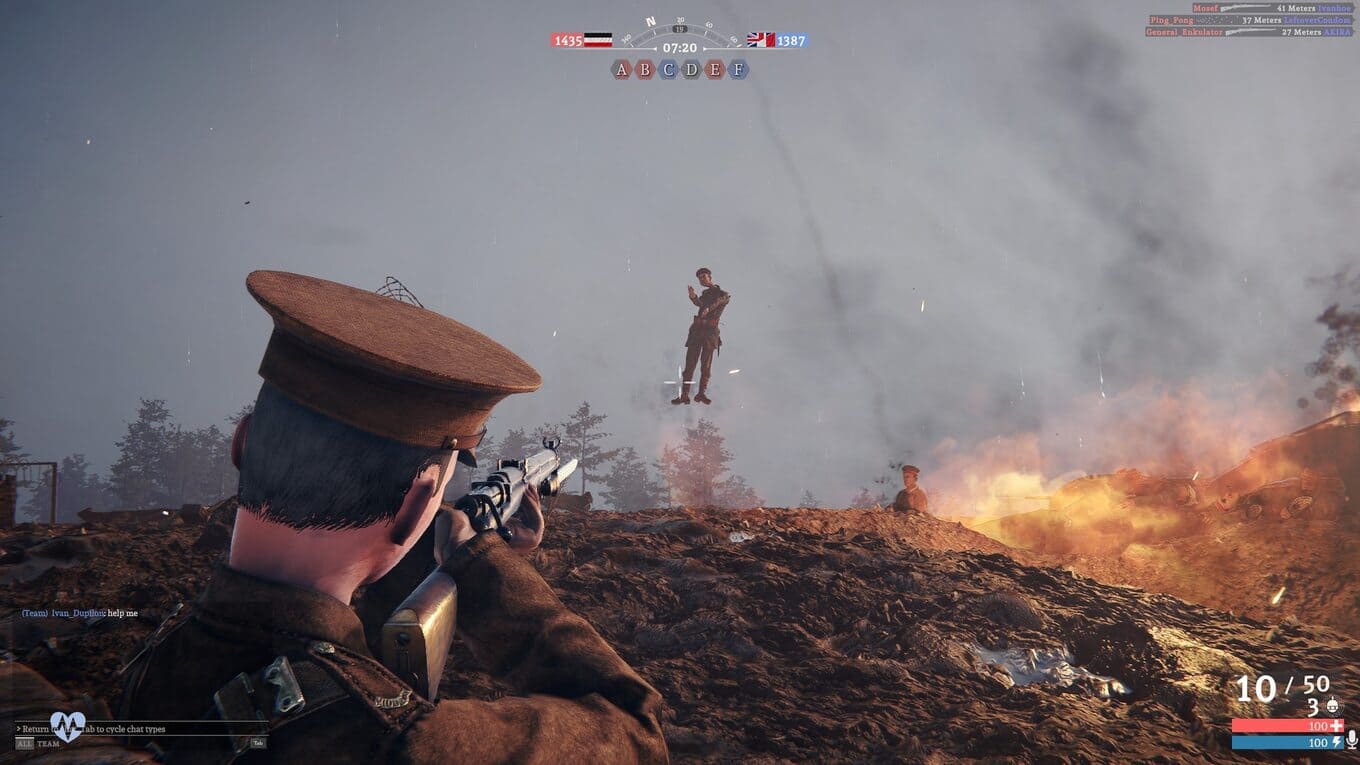Screen dimensions: 1360x765
Task: Select capture point D marker
Action: (691, 69)
